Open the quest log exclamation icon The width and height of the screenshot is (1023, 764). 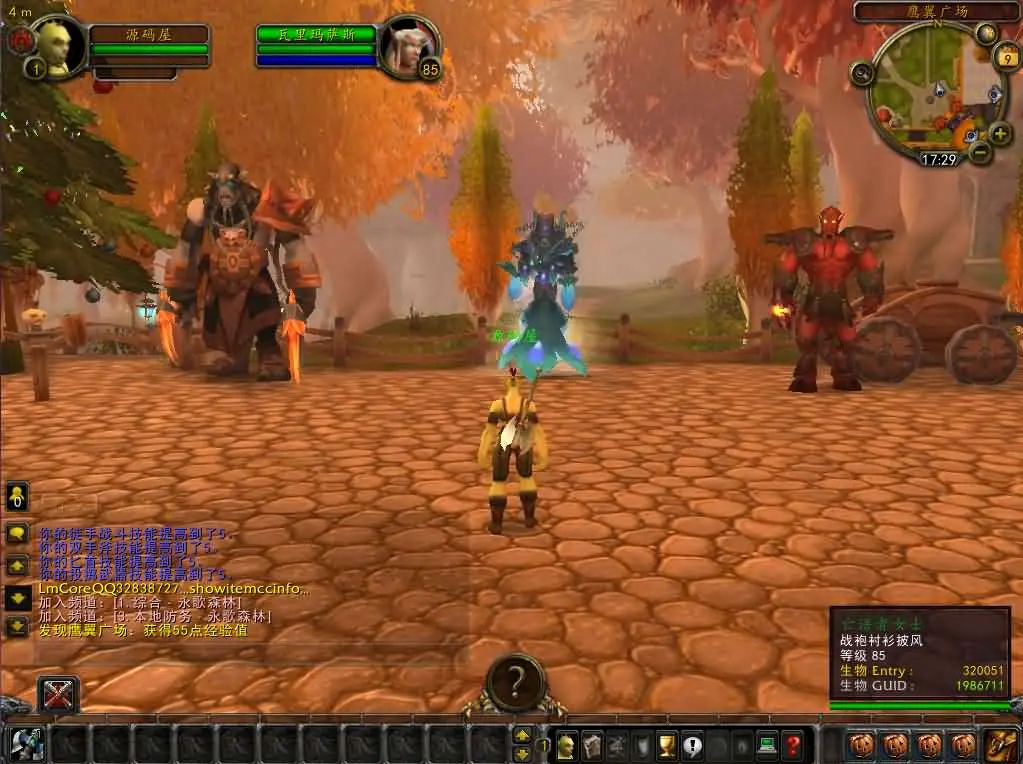[692, 745]
